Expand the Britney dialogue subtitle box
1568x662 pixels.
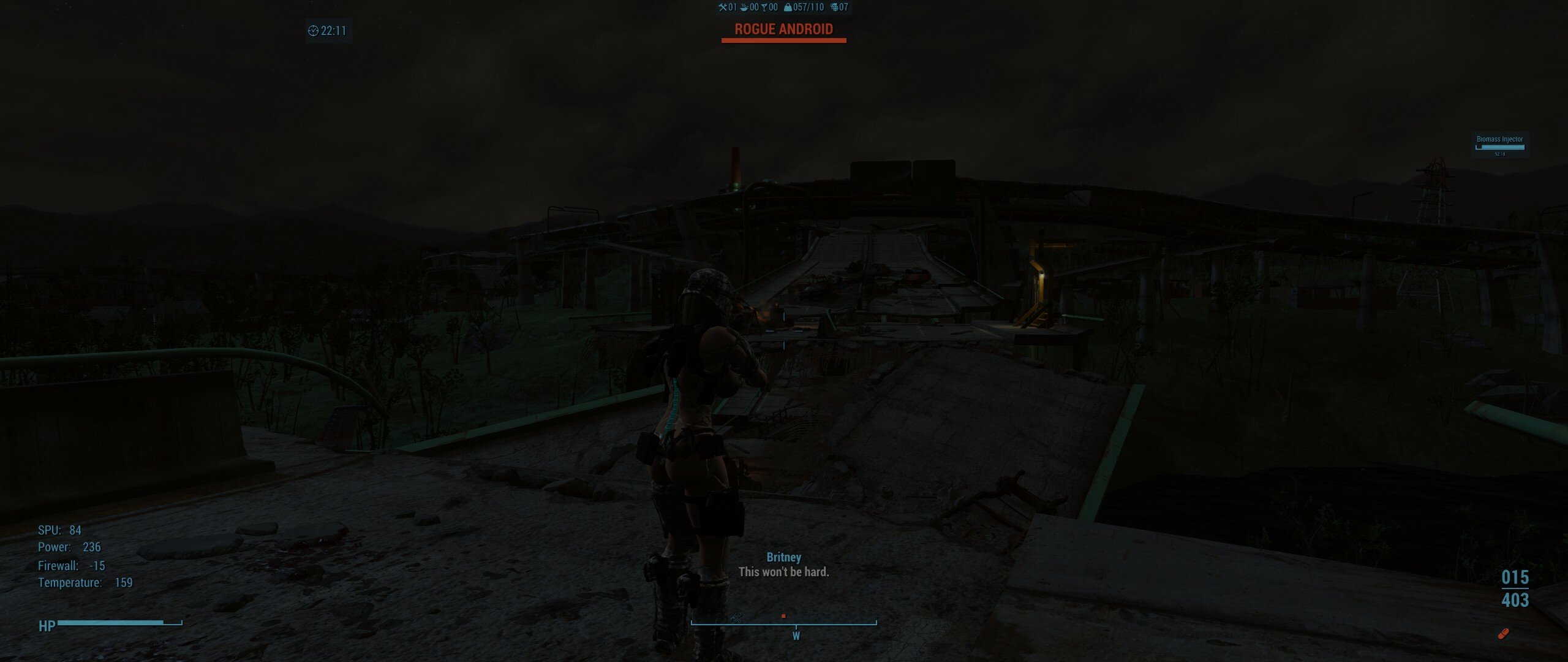click(784, 566)
